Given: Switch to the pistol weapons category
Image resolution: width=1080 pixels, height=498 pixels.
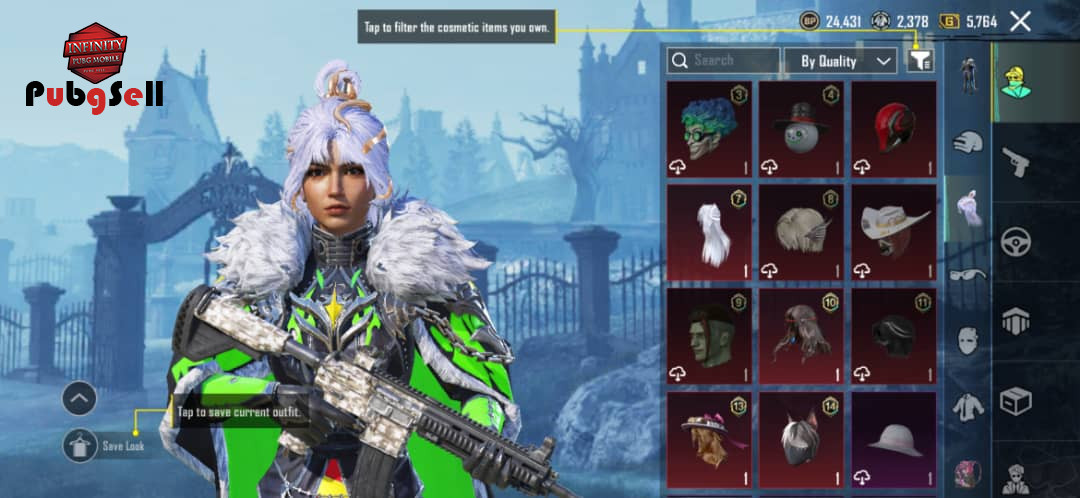Looking at the screenshot, I should pos(1016,161).
